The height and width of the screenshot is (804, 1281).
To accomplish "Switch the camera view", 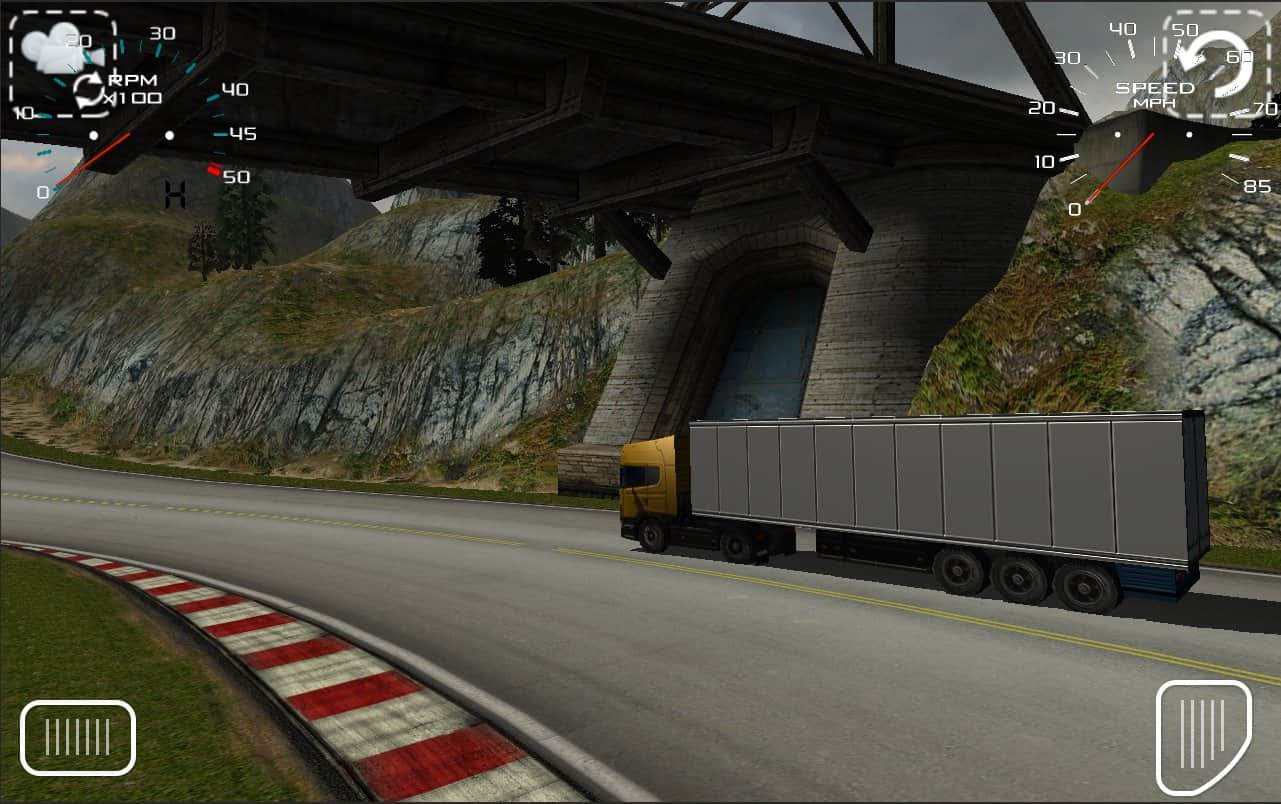I will [x=63, y=62].
